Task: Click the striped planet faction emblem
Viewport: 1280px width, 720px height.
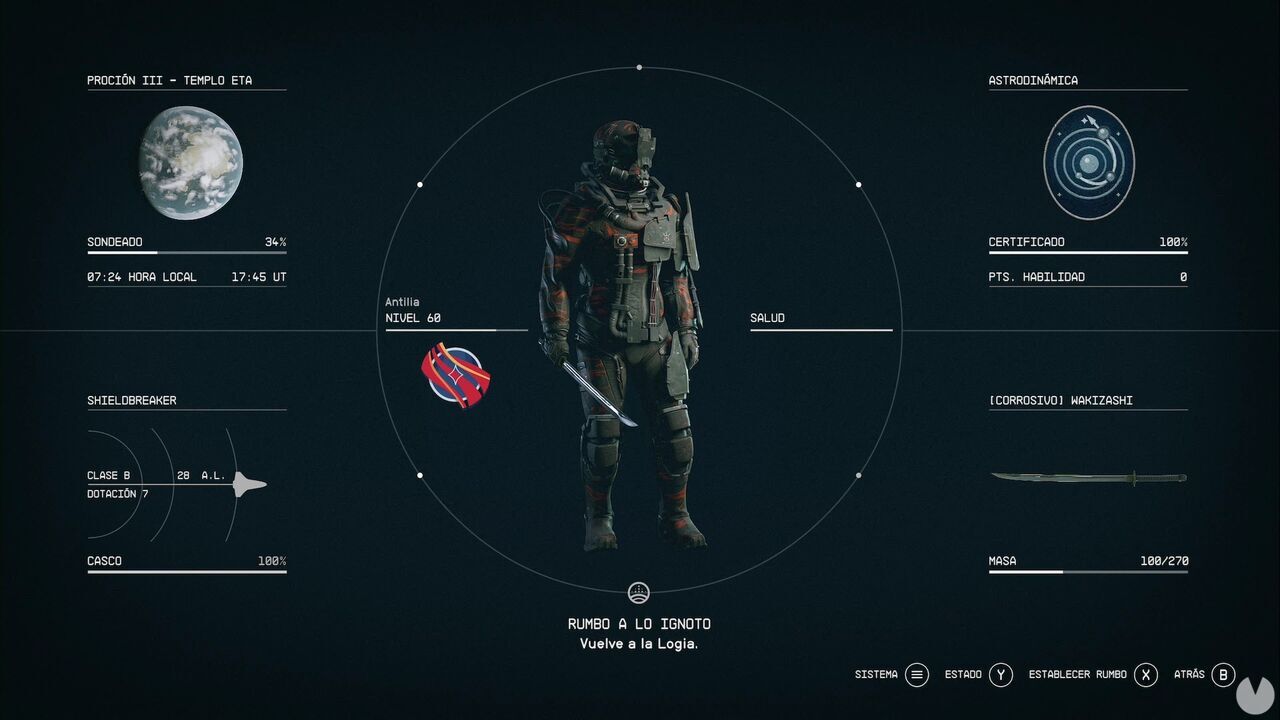Action: click(x=455, y=375)
